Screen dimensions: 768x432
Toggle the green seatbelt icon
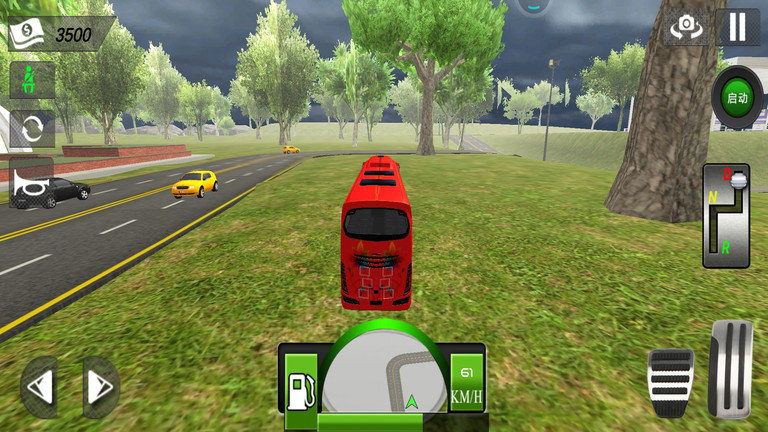[31, 79]
